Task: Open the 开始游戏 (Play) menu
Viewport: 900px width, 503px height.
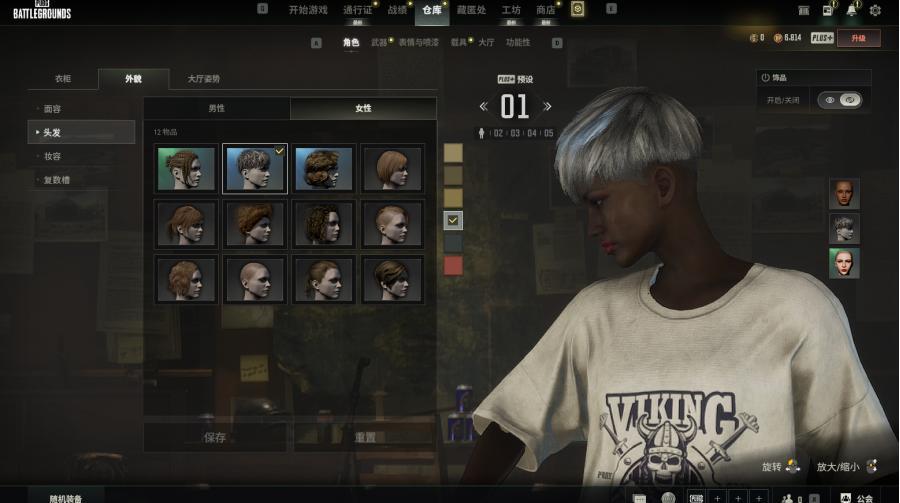Action: coord(308,10)
